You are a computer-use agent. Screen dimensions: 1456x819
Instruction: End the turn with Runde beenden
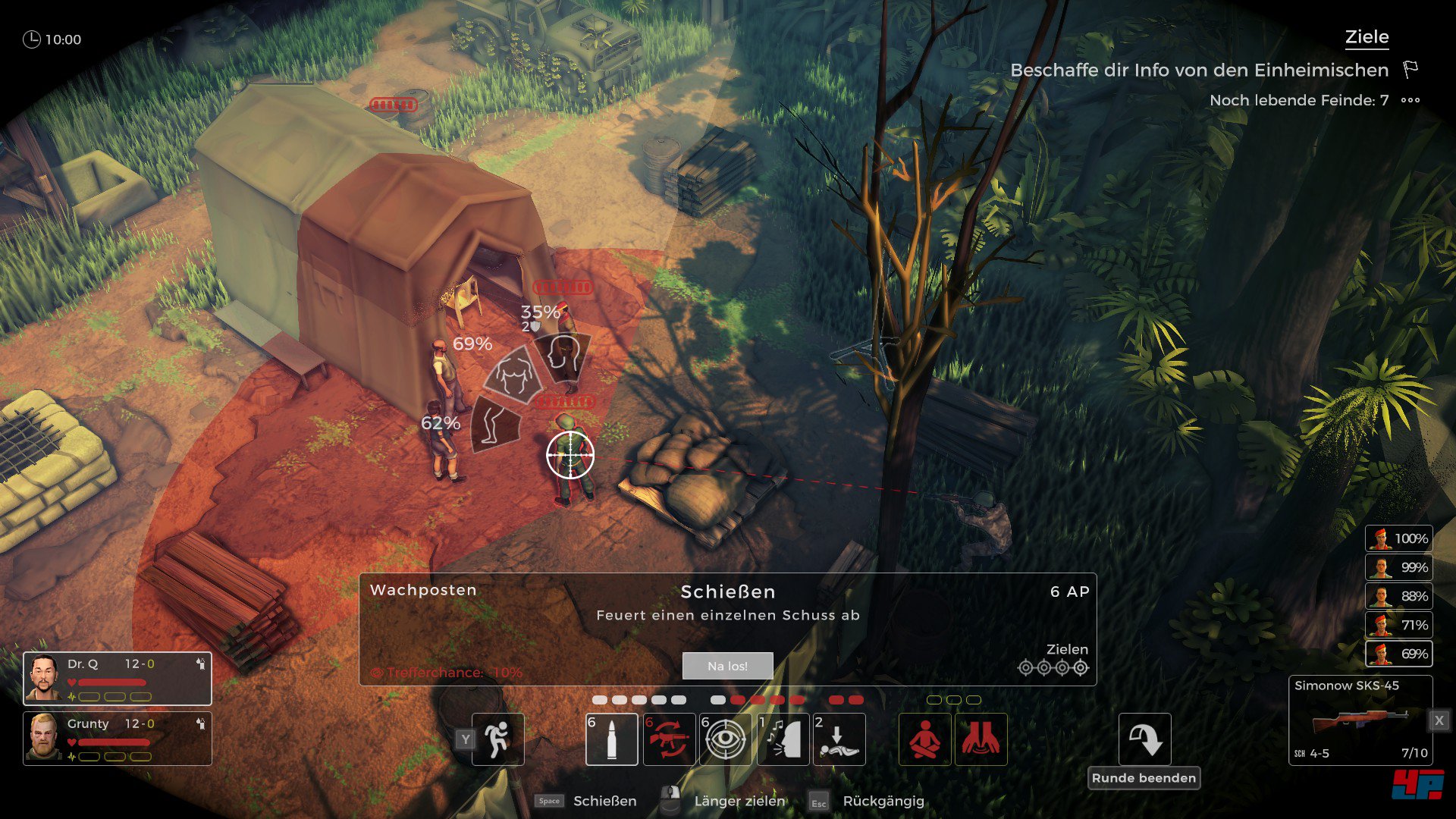(1144, 778)
